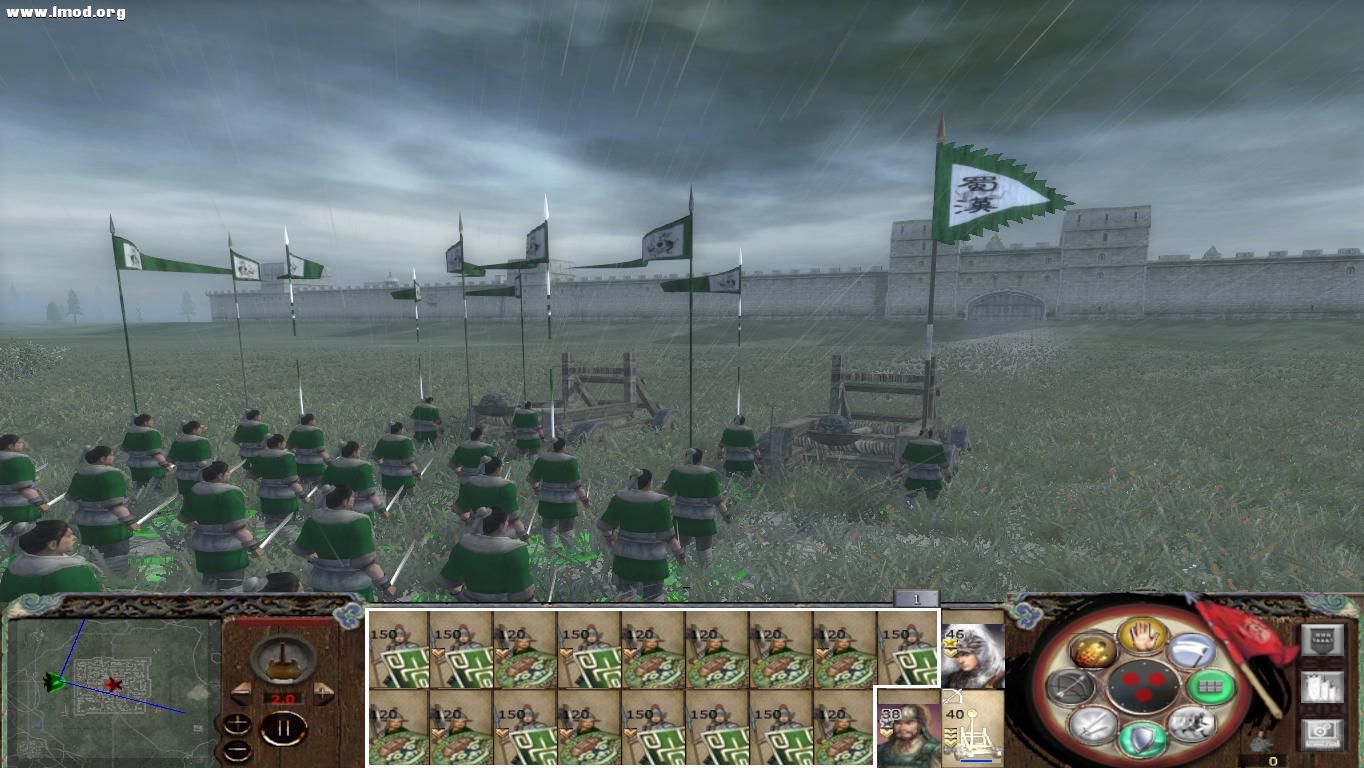Open the army banner panel icon
This screenshot has width=1364, height=768.
click(1322, 687)
